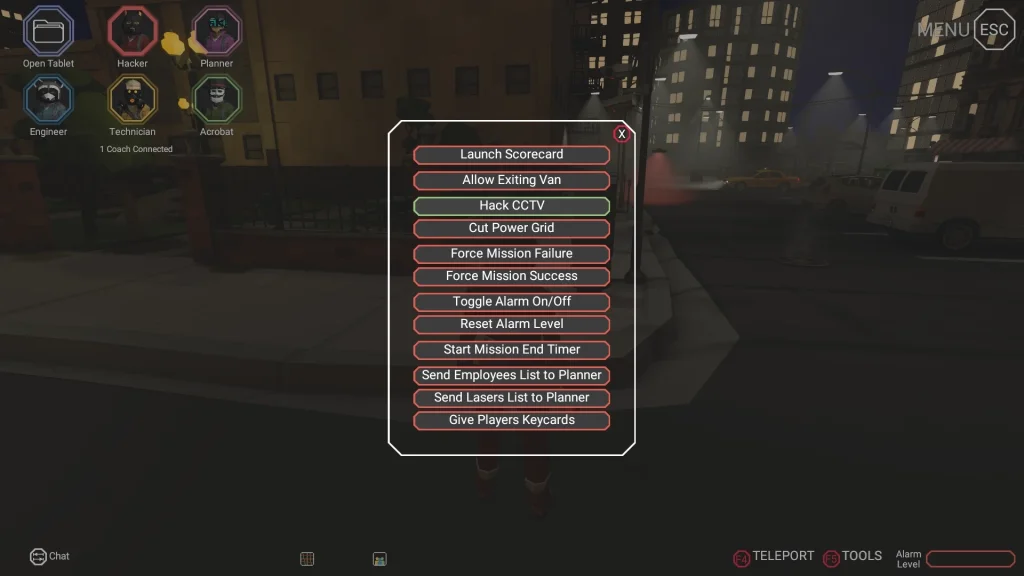Open the Tablet folder icon

pos(48,31)
